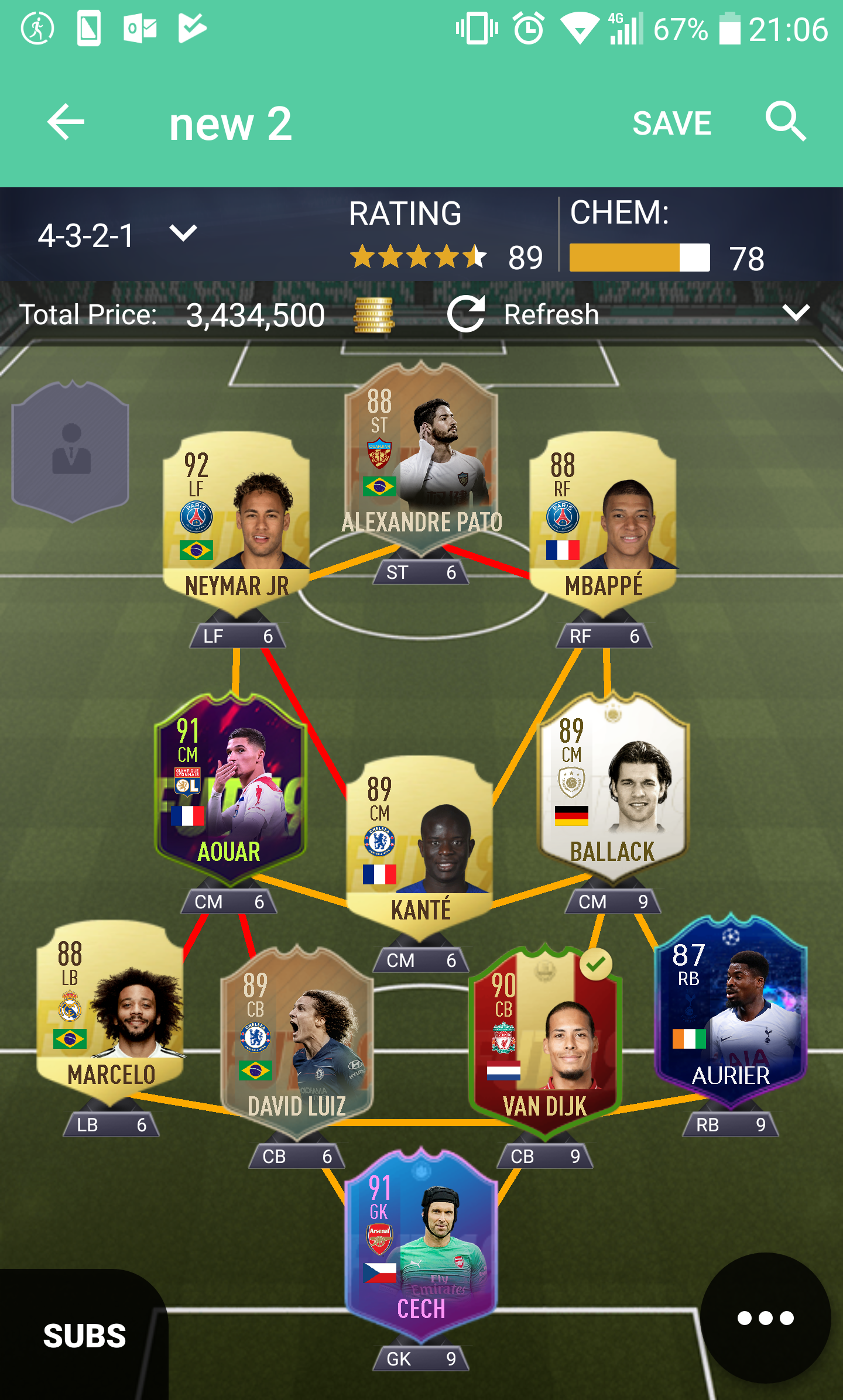This screenshot has height=1400, width=843.
Task: Tap the Refresh icon to update prices
Action: 465,314
